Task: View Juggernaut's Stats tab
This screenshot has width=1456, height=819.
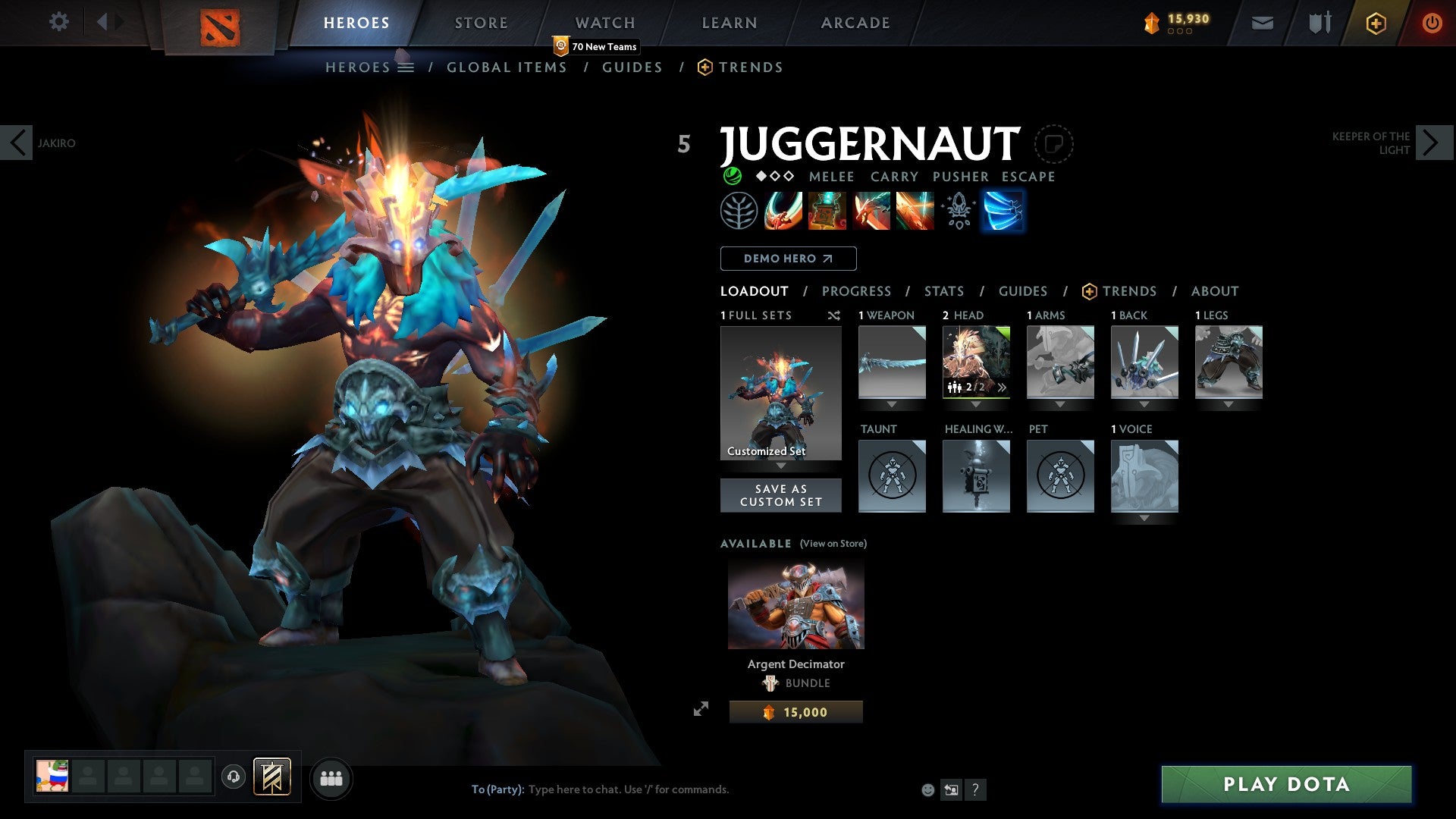Action: pos(943,291)
